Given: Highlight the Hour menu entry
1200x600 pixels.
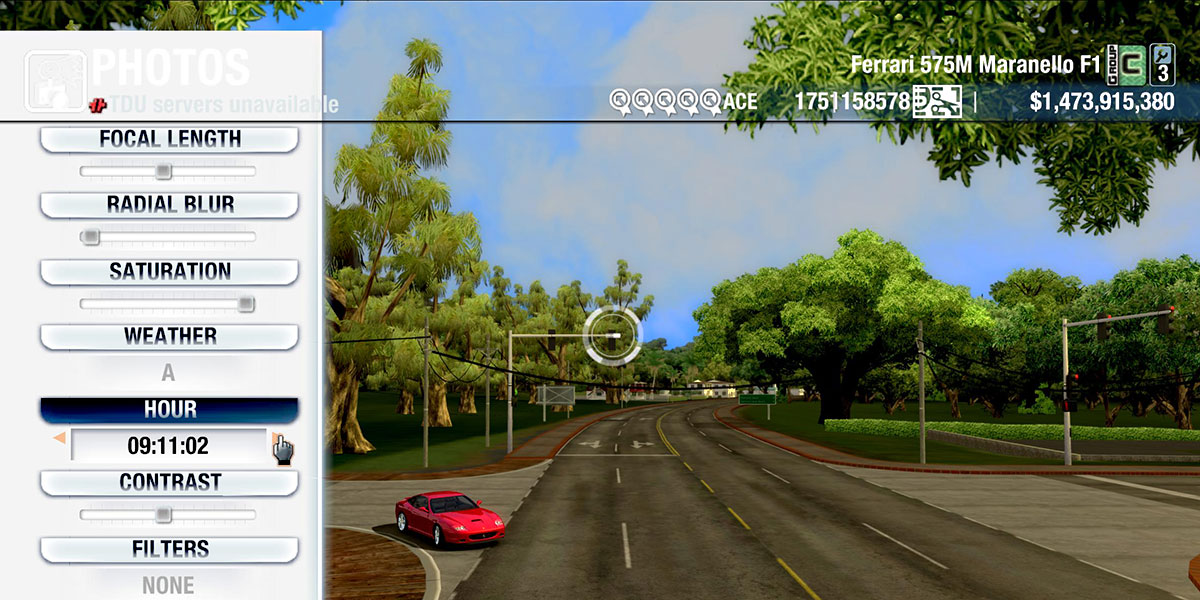Looking at the screenshot, I should pos(169,410).
